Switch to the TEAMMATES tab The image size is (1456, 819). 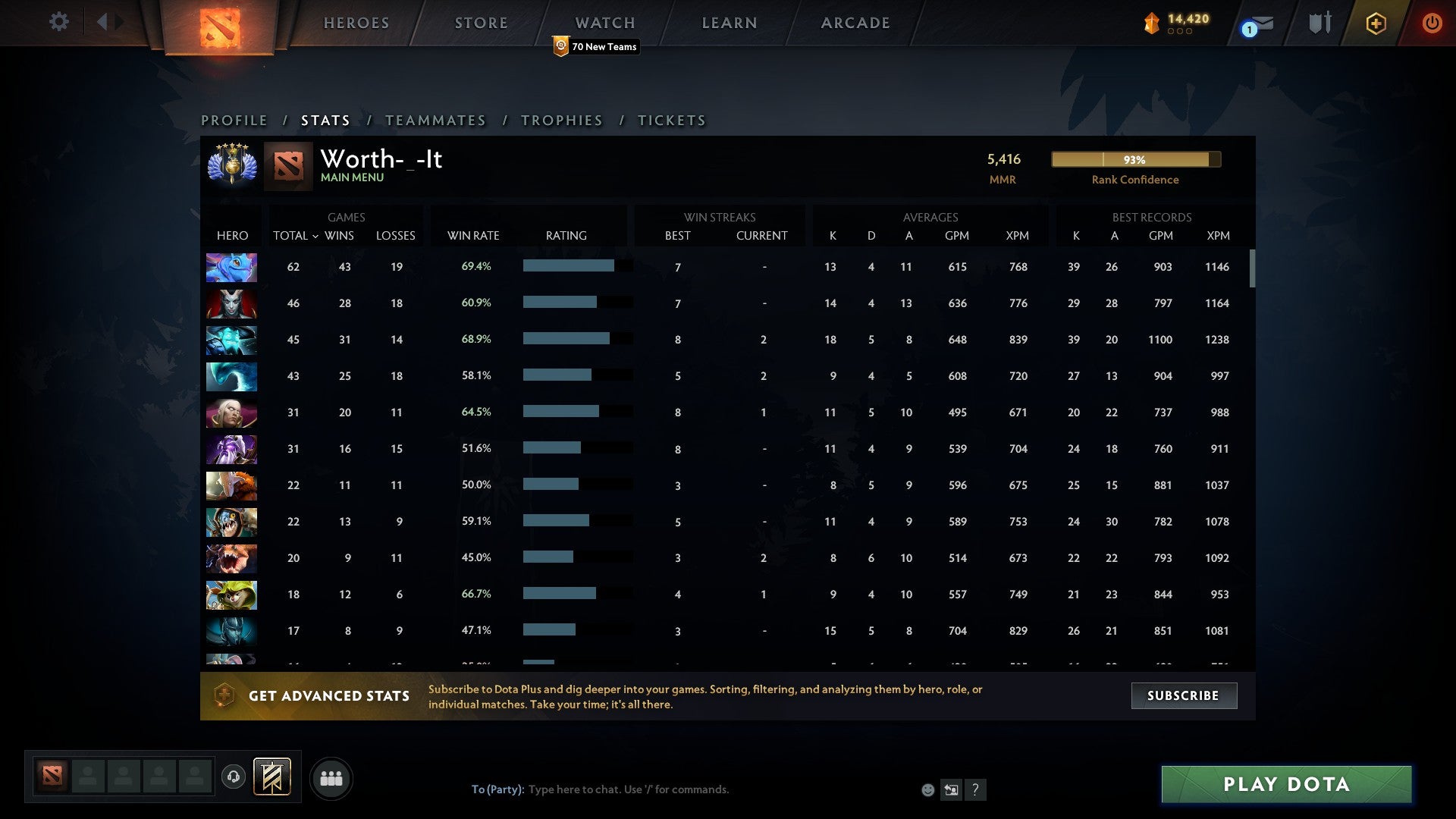point(435,120)
